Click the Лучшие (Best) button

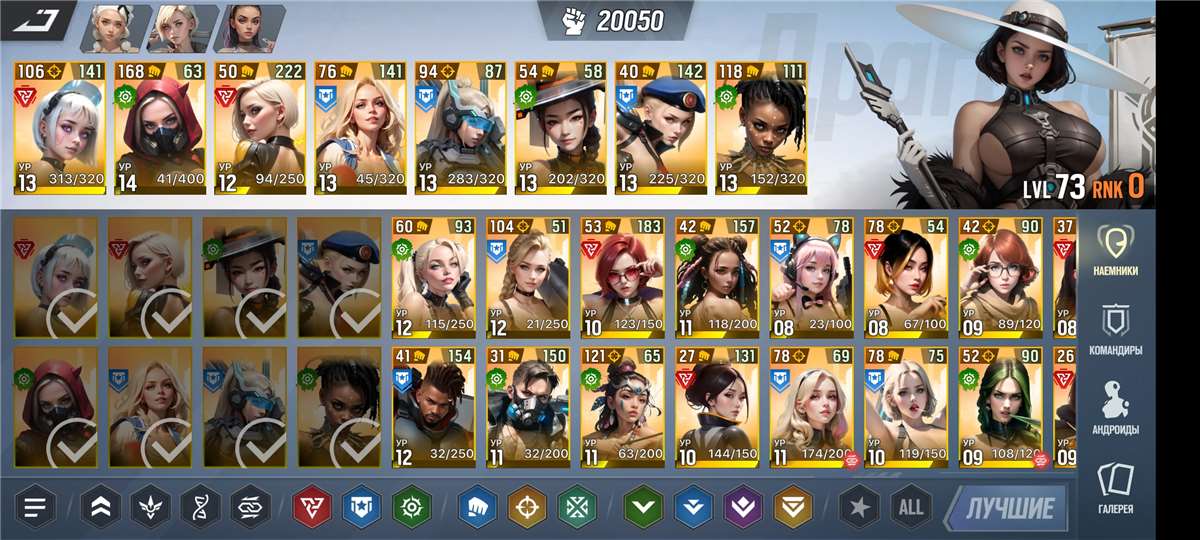point(1009,507)
